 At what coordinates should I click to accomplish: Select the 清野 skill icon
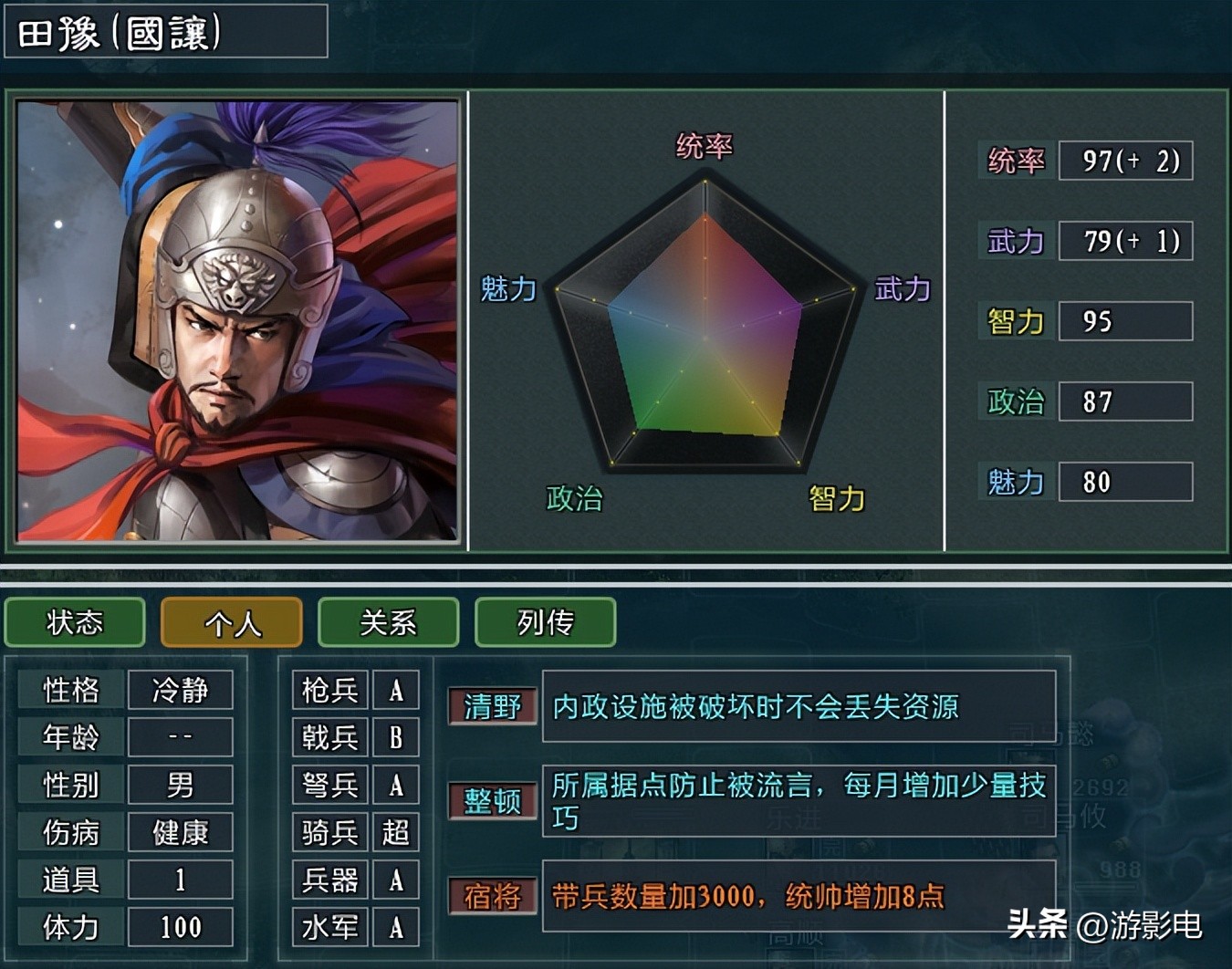tap(492, 705)
